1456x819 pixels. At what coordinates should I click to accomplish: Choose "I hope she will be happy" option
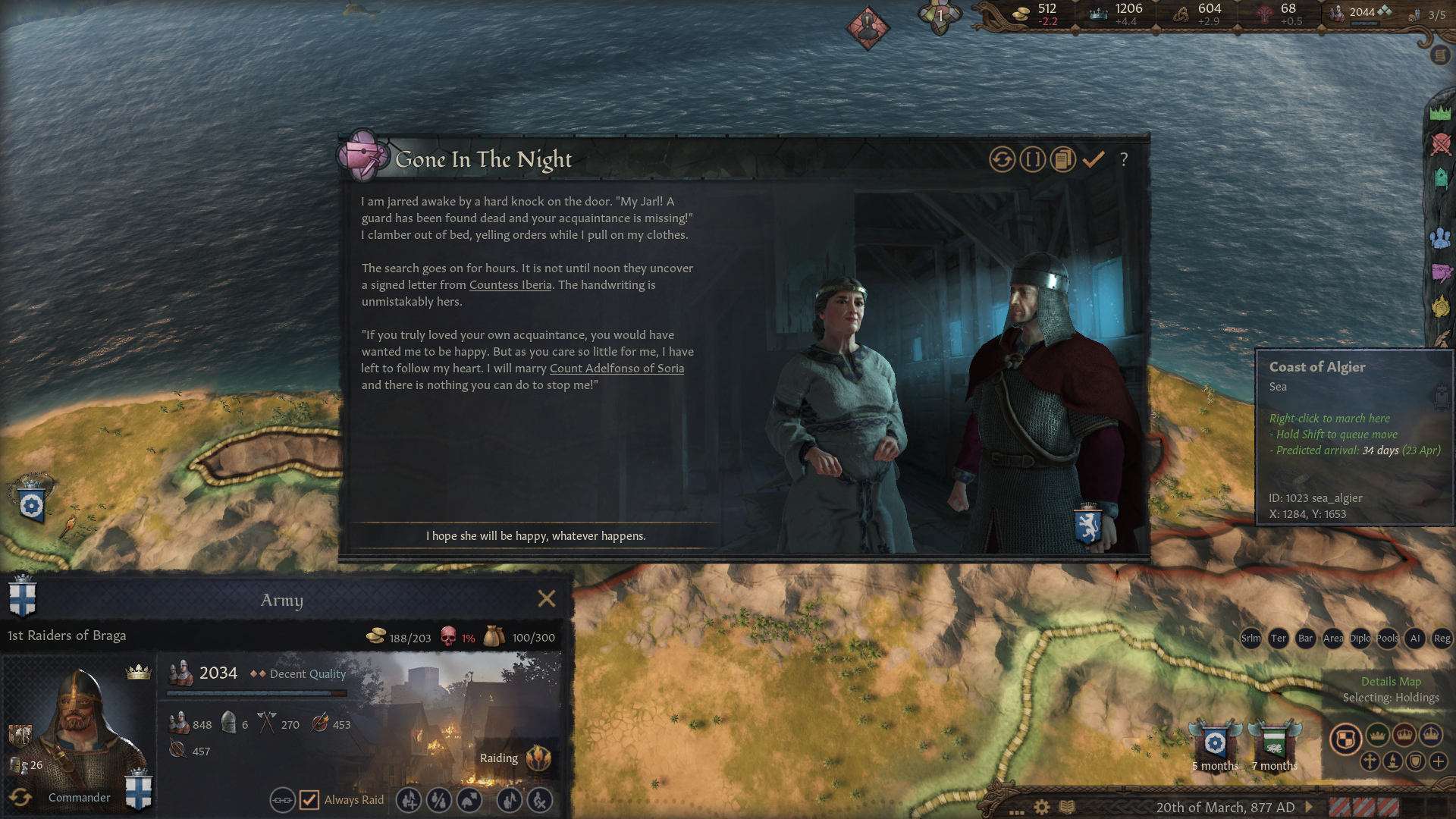(535, 536)
